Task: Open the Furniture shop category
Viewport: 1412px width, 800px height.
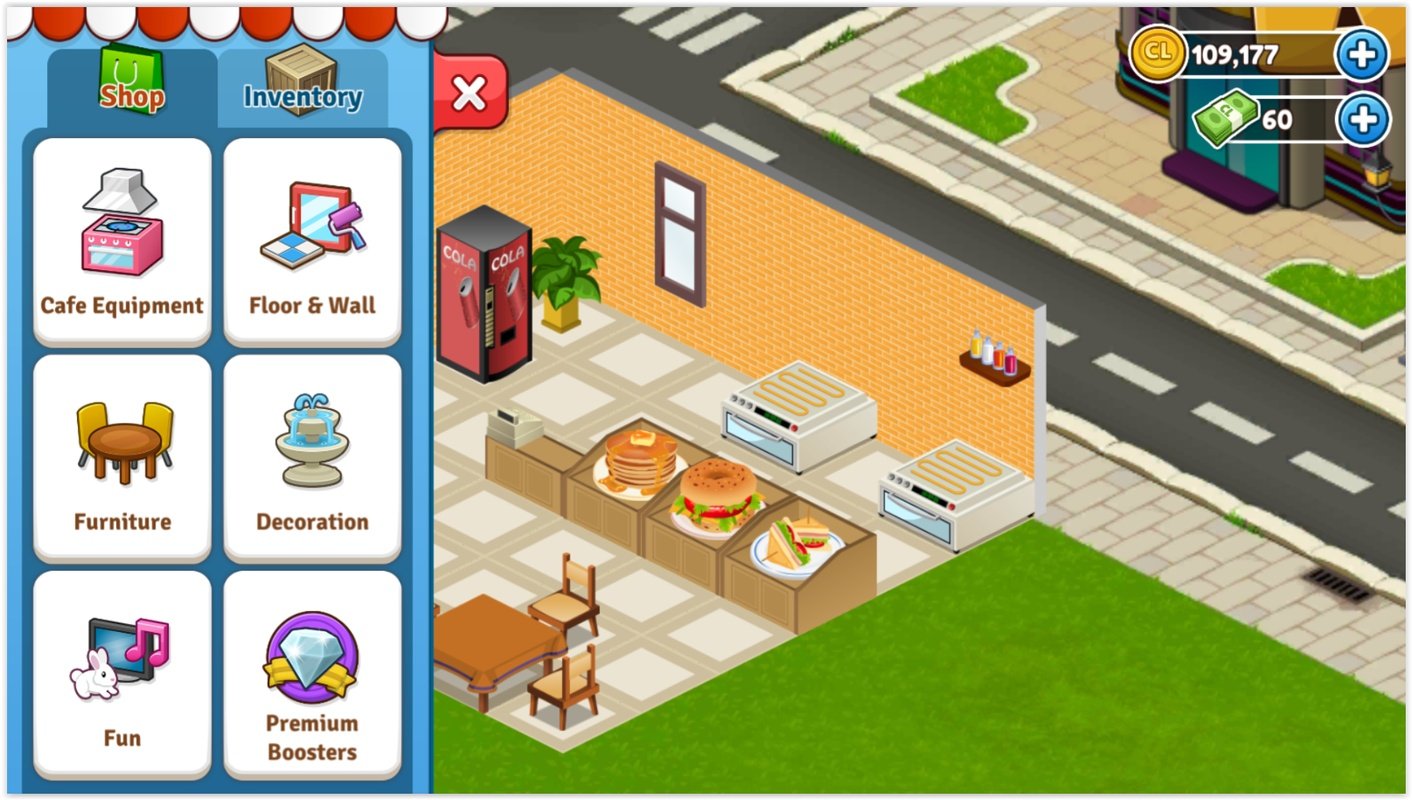Action: [121, 455]
